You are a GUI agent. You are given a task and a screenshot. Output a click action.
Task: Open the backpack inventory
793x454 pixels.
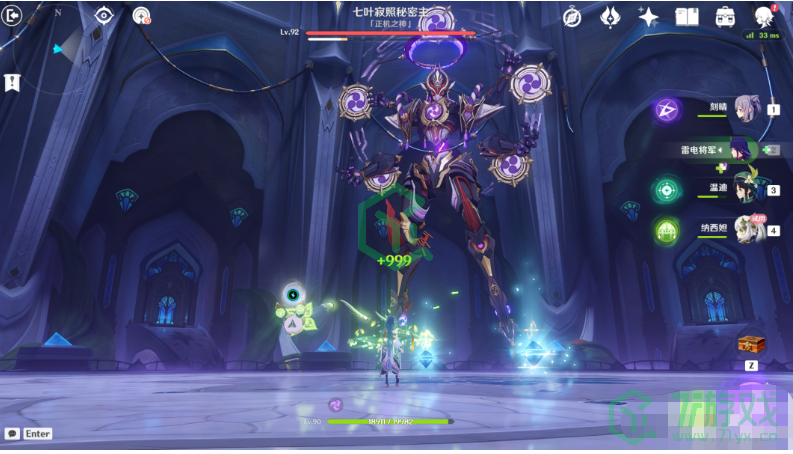click(x=725, y=17)
